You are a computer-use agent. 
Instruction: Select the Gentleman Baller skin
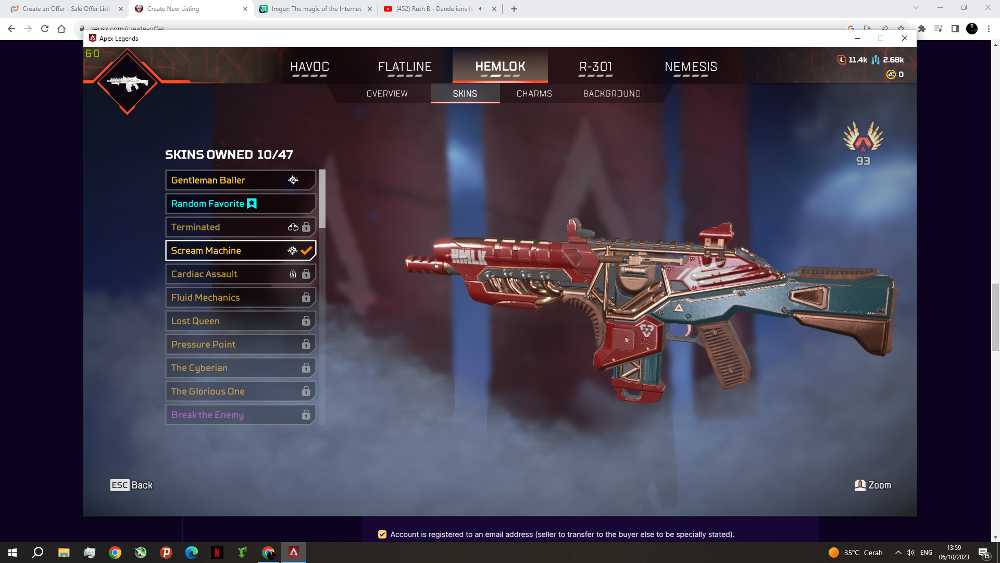click(x=240, y=180)
